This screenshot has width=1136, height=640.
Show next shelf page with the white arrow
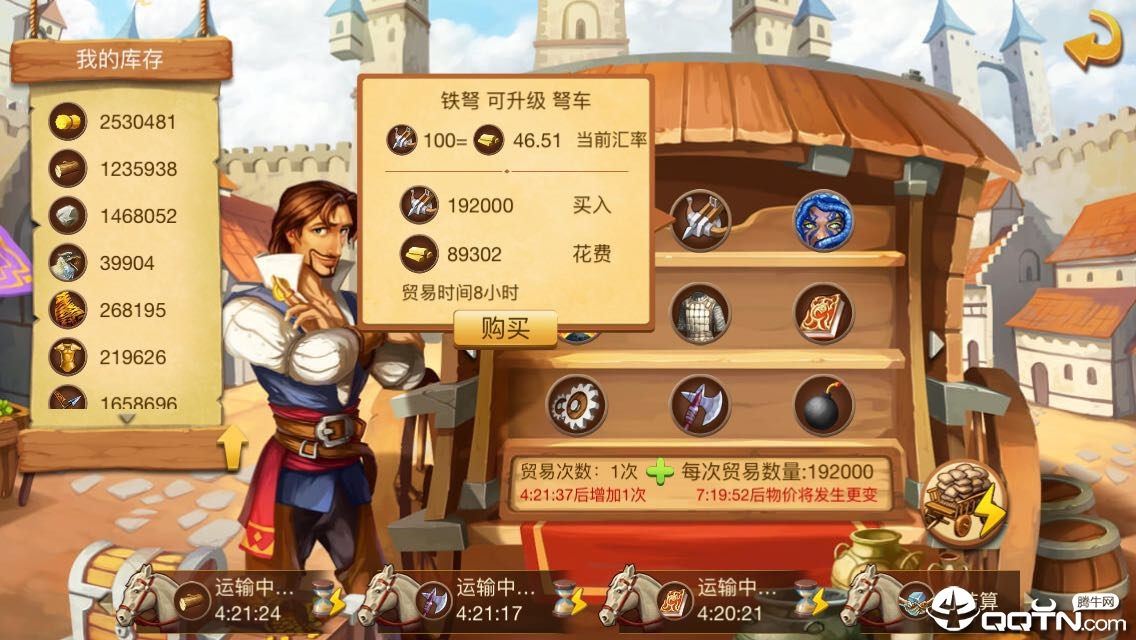(x=936, y=344)
